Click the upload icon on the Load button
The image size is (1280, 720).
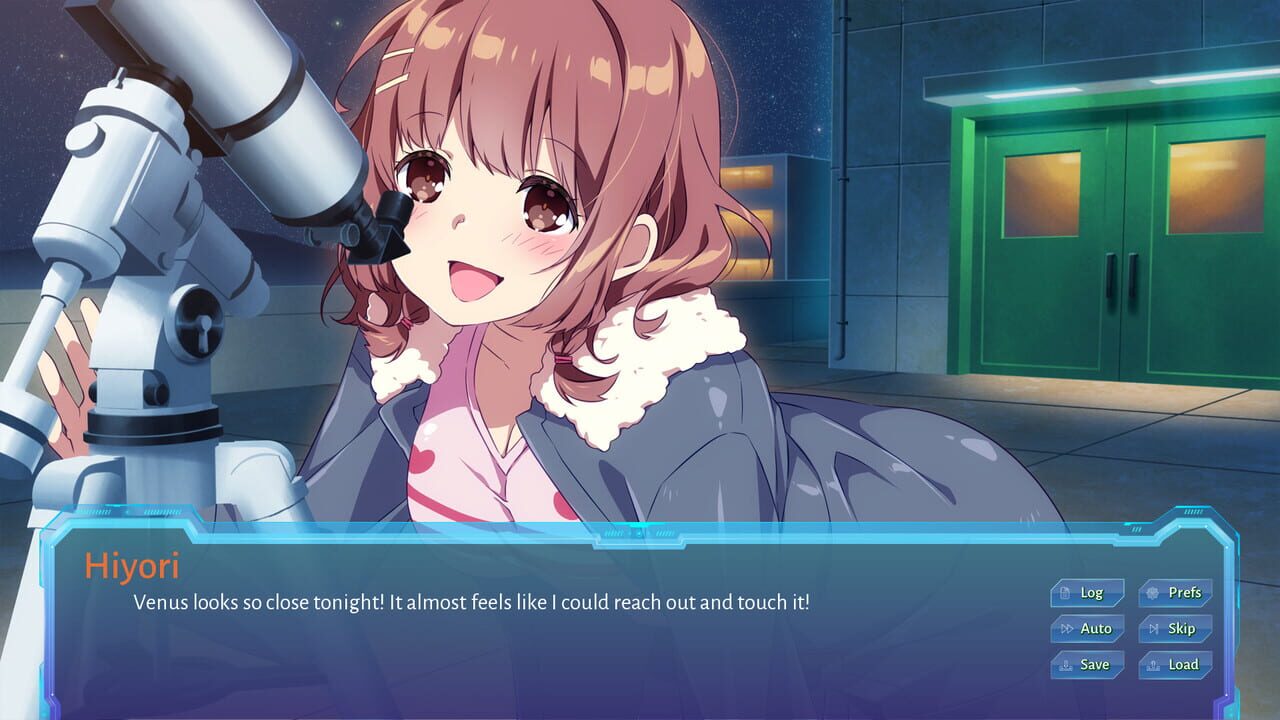coord(1152,664)
